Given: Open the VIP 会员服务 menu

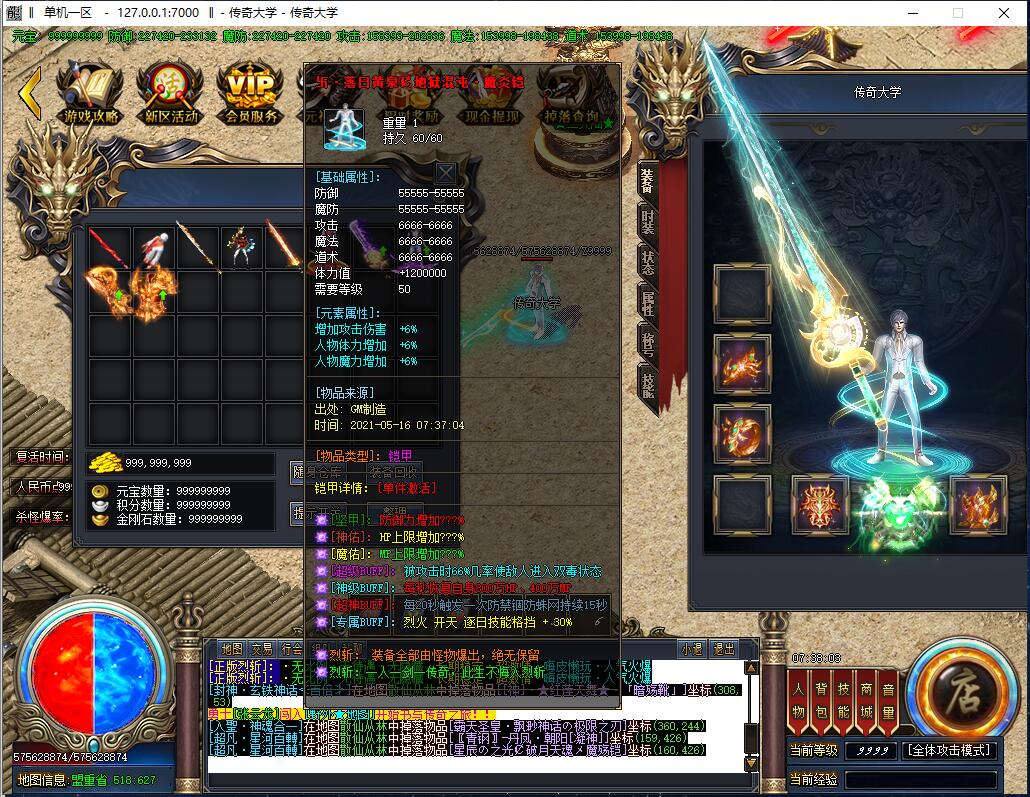Looking at the screenshot, I should tap(251, 94).
